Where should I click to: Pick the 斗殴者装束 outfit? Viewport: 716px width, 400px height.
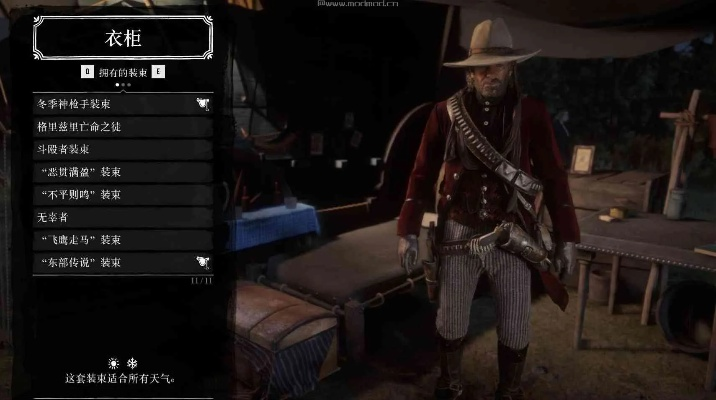122,149
